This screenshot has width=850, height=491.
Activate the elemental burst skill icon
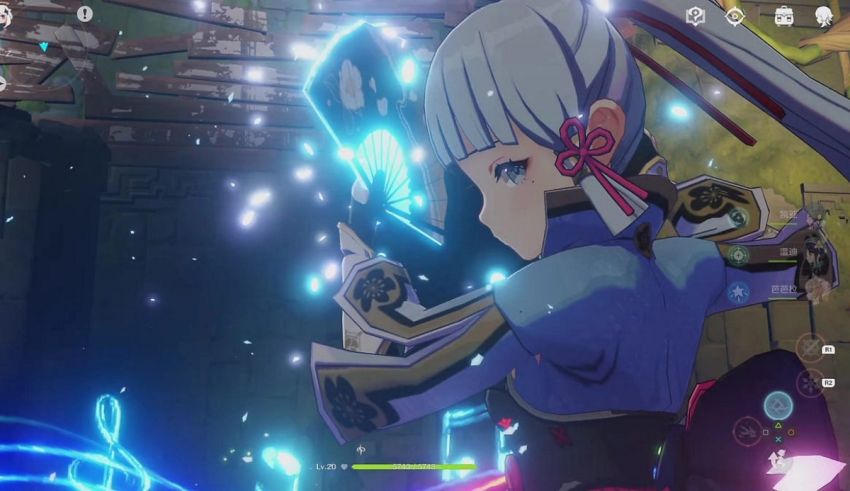pos(777,406)
